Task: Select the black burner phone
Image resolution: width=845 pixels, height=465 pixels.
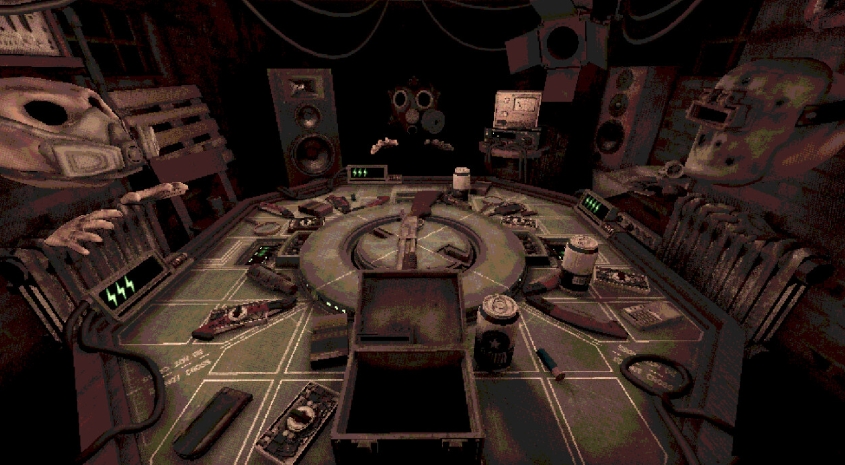Action: 211,421
